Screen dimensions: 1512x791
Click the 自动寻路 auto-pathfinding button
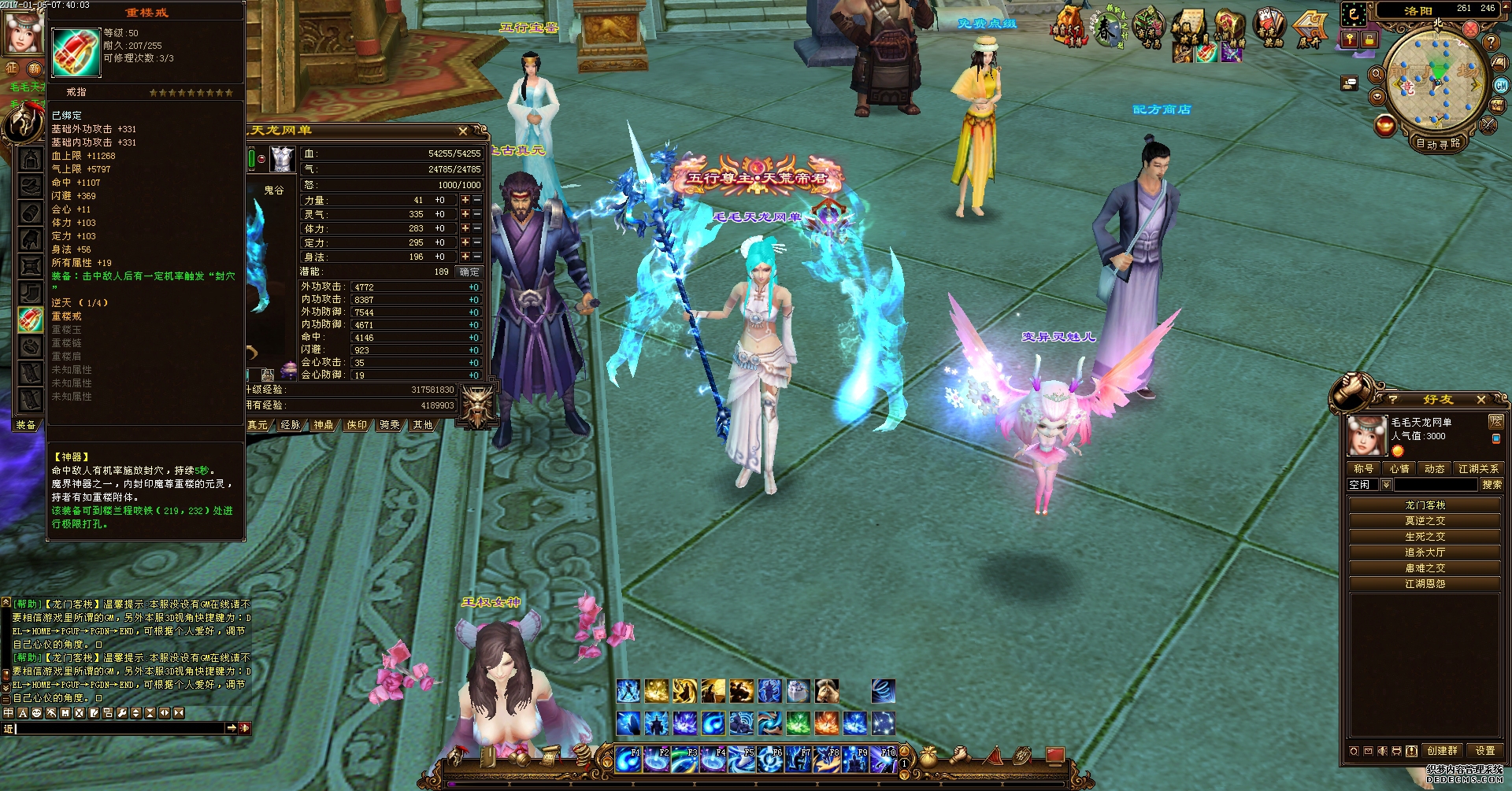point(1438,143)
